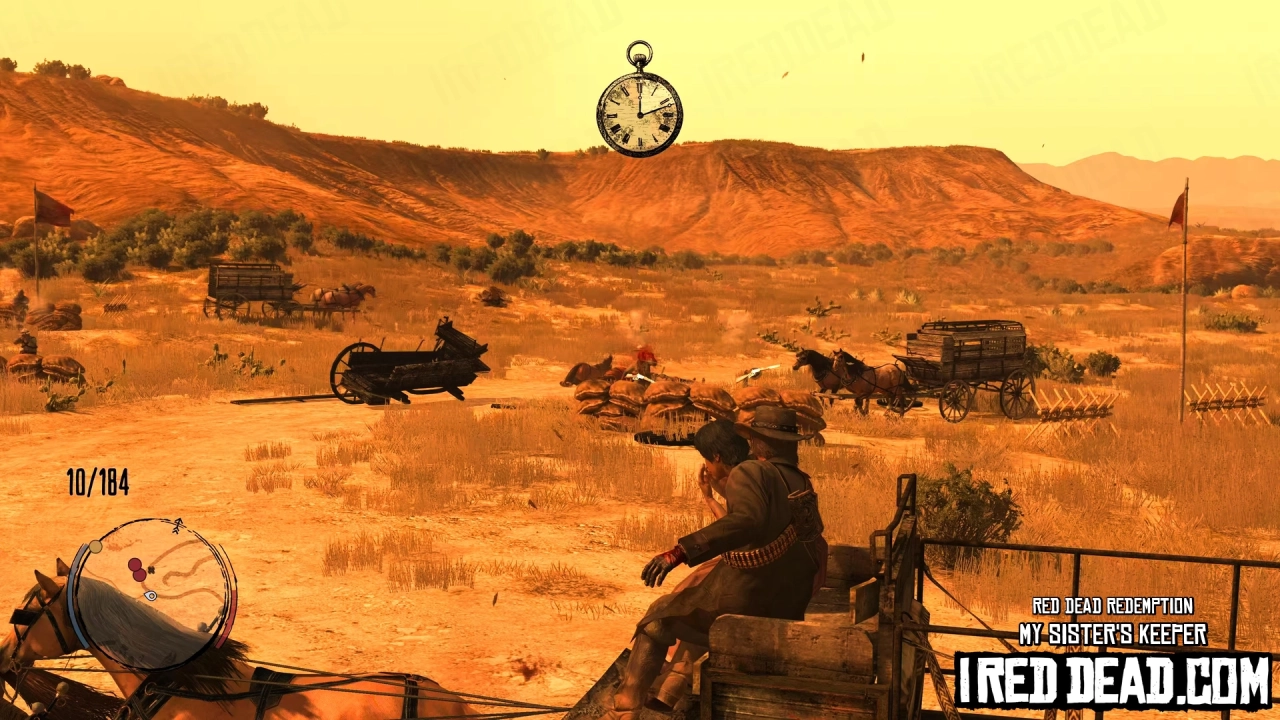Click the Red Dead Redemption label
The width and height of the screenshot is (1280, 720).
(x=1113, y=606)
